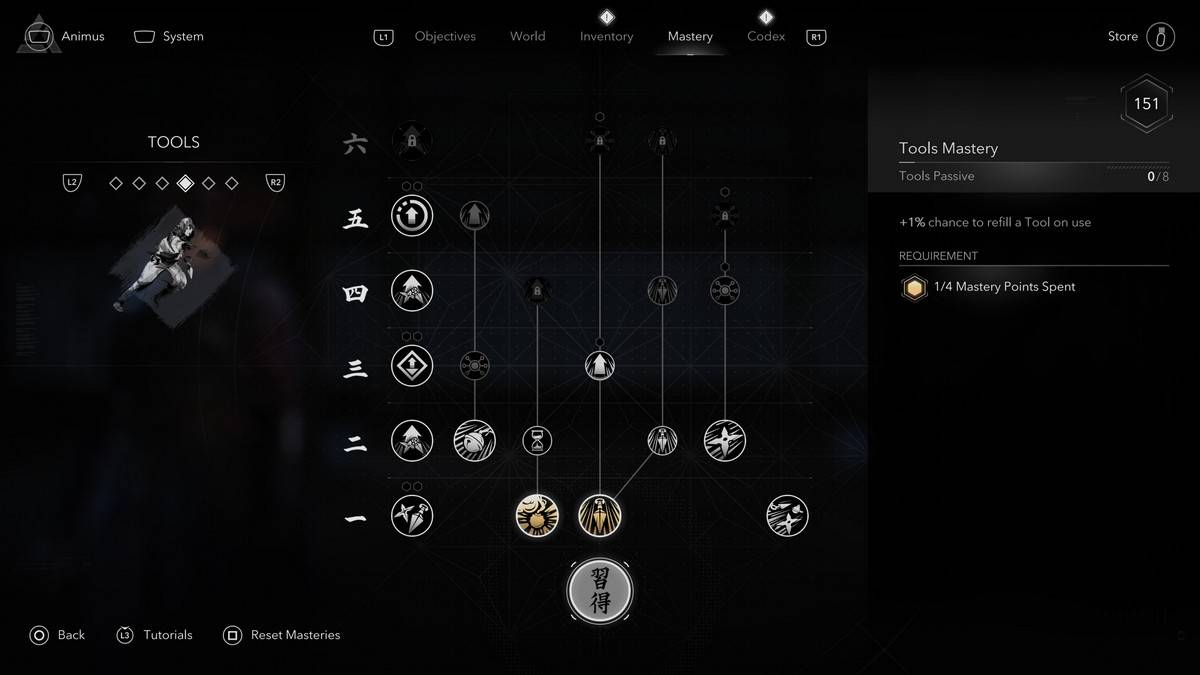Select the golden smoke bomb skill node
This screenshot has height=675, width=1200.
click(x=537, y=516)
